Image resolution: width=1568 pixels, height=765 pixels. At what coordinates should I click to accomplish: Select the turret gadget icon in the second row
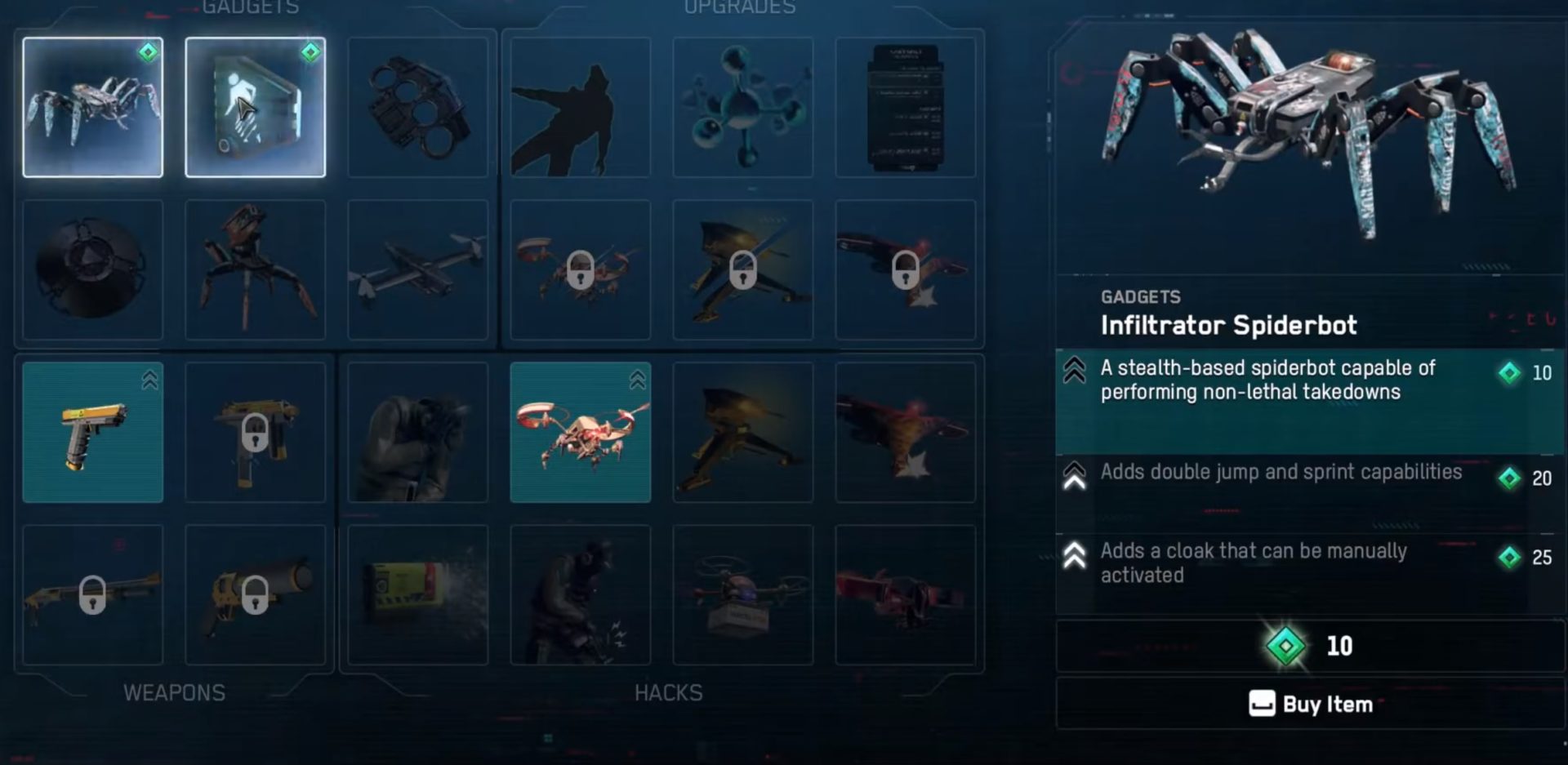(256, 269)
